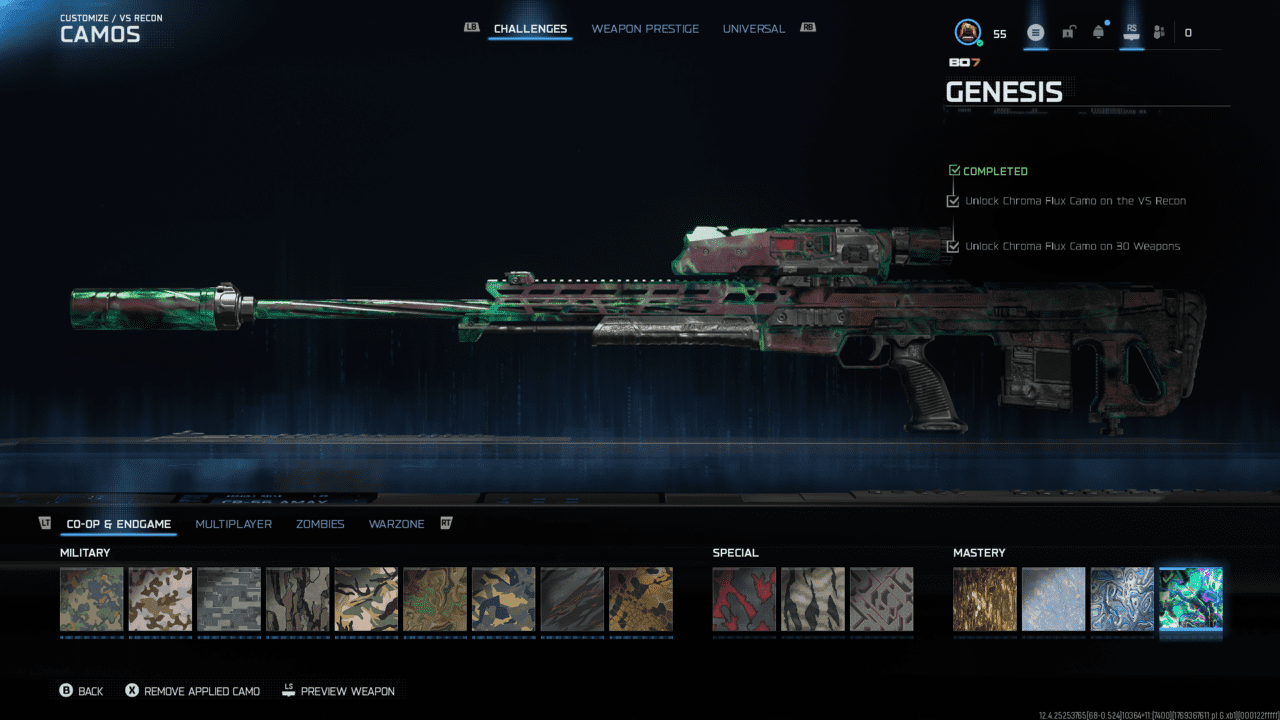The image size is (1280, 720).
Task: Pick the green and tan topographic camo
Action: [435, 599]
